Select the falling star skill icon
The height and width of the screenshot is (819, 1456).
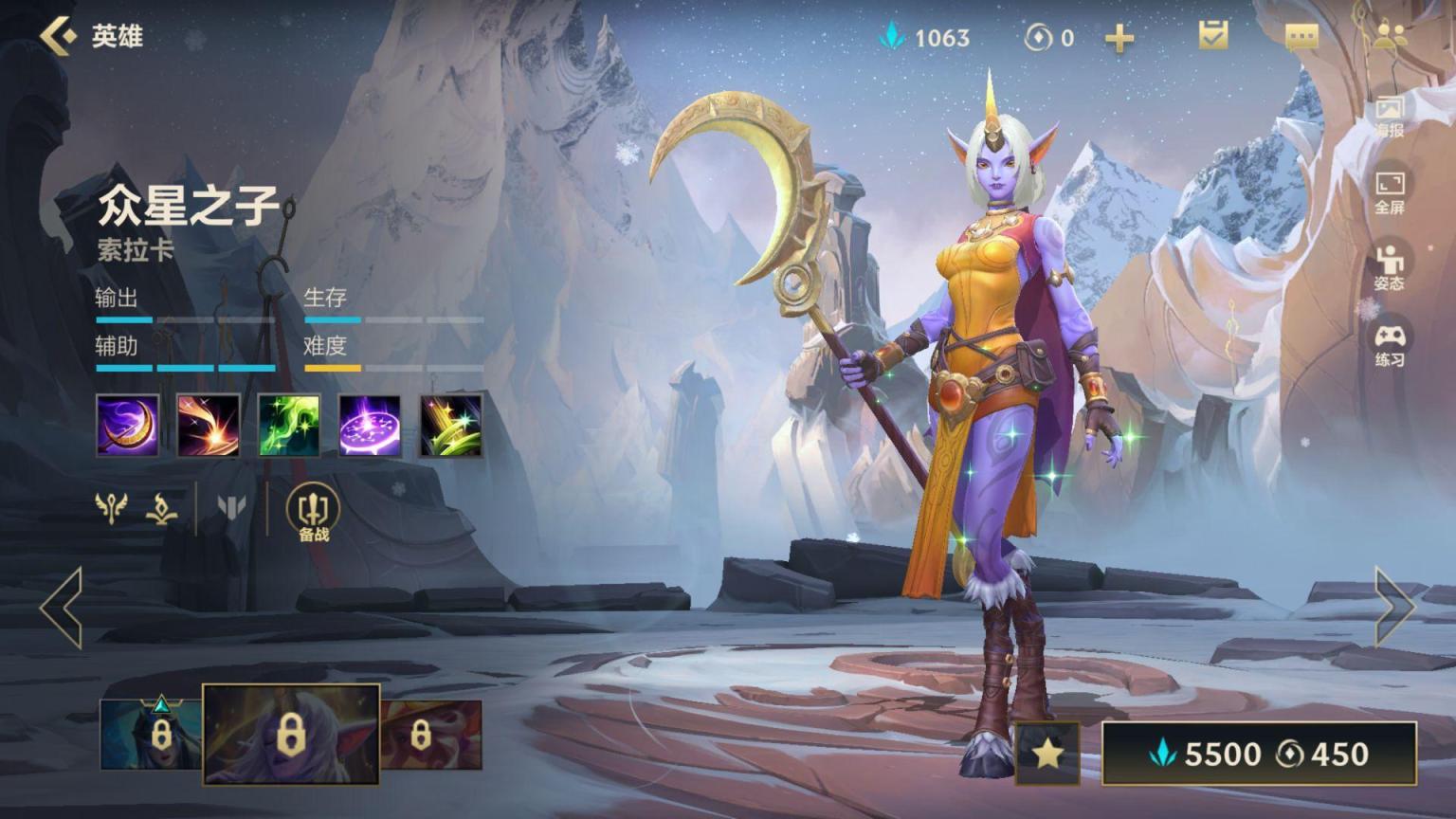coord(209,426)
